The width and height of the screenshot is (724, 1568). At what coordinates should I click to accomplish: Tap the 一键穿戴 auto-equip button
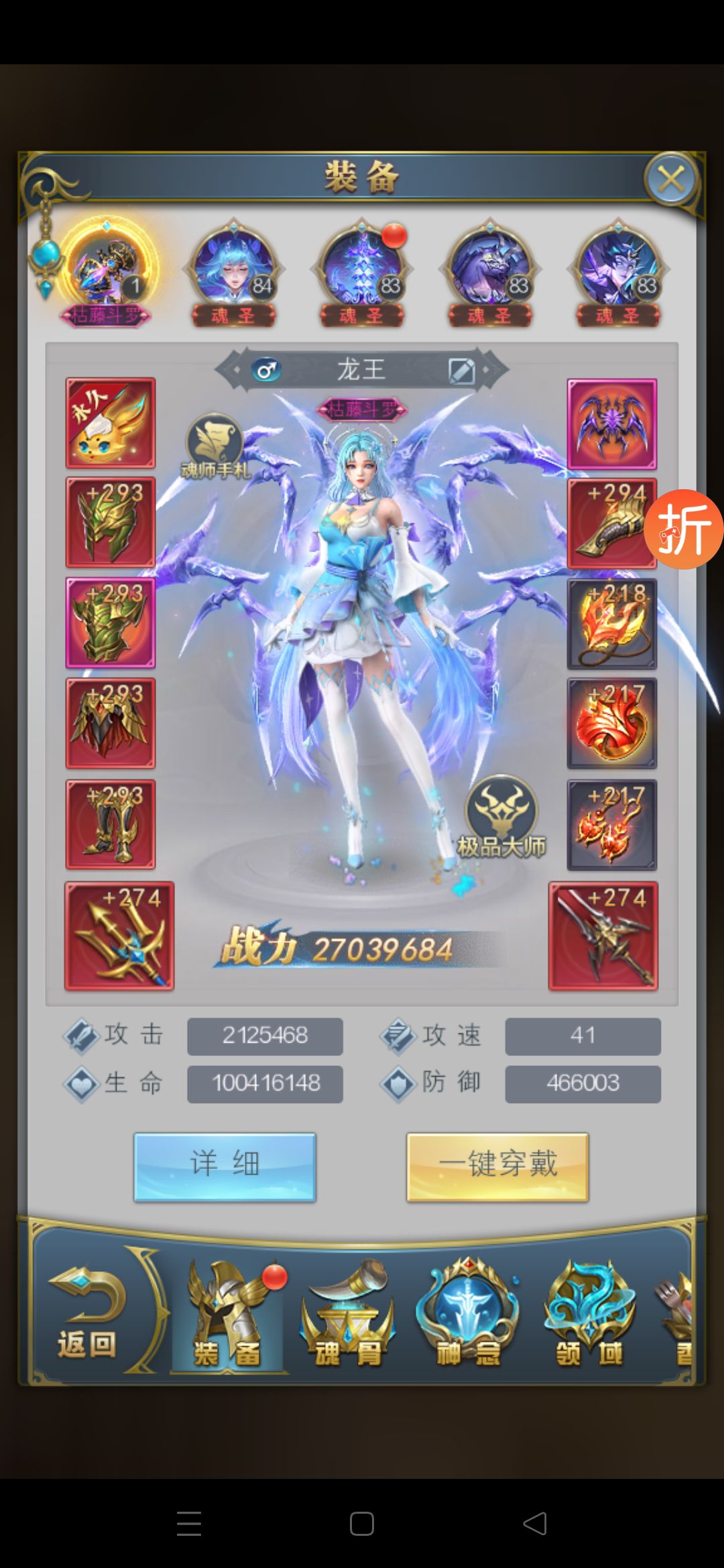(x=497, y=1167)
